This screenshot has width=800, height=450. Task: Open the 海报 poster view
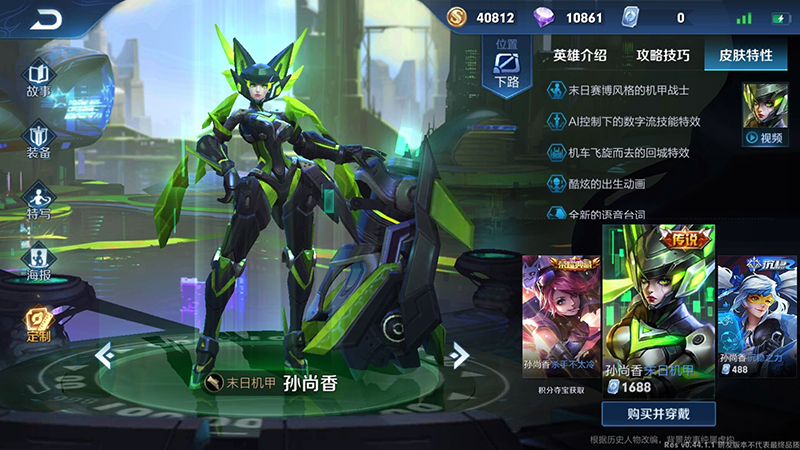point(39,260)
